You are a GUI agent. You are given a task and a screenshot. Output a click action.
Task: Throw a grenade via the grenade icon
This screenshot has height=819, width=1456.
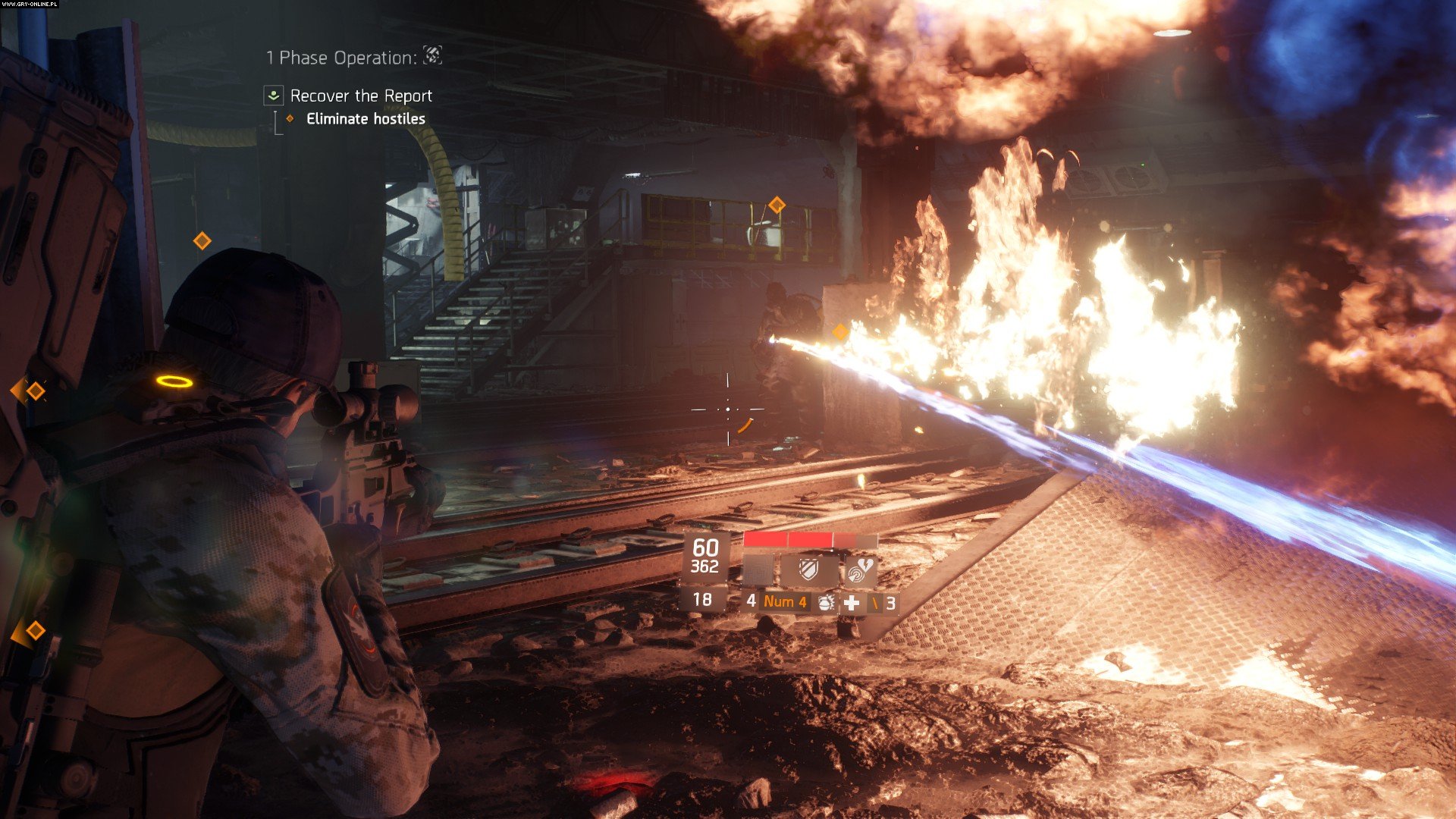(x=825, y=602)
